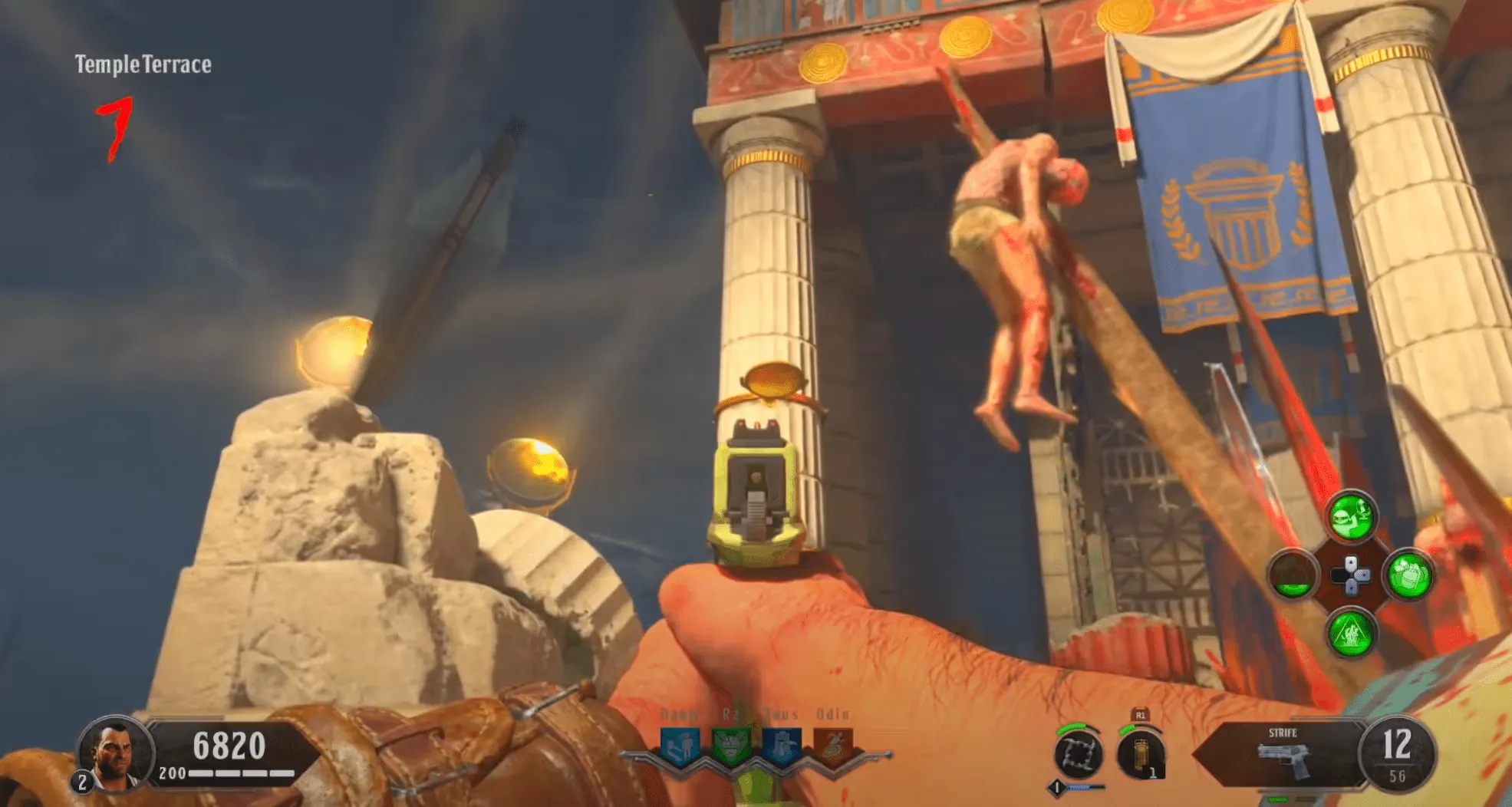Activate the top elixir on the wheel
The width and height of the screenshot is (1512, 807).
tap(1352, 518)
